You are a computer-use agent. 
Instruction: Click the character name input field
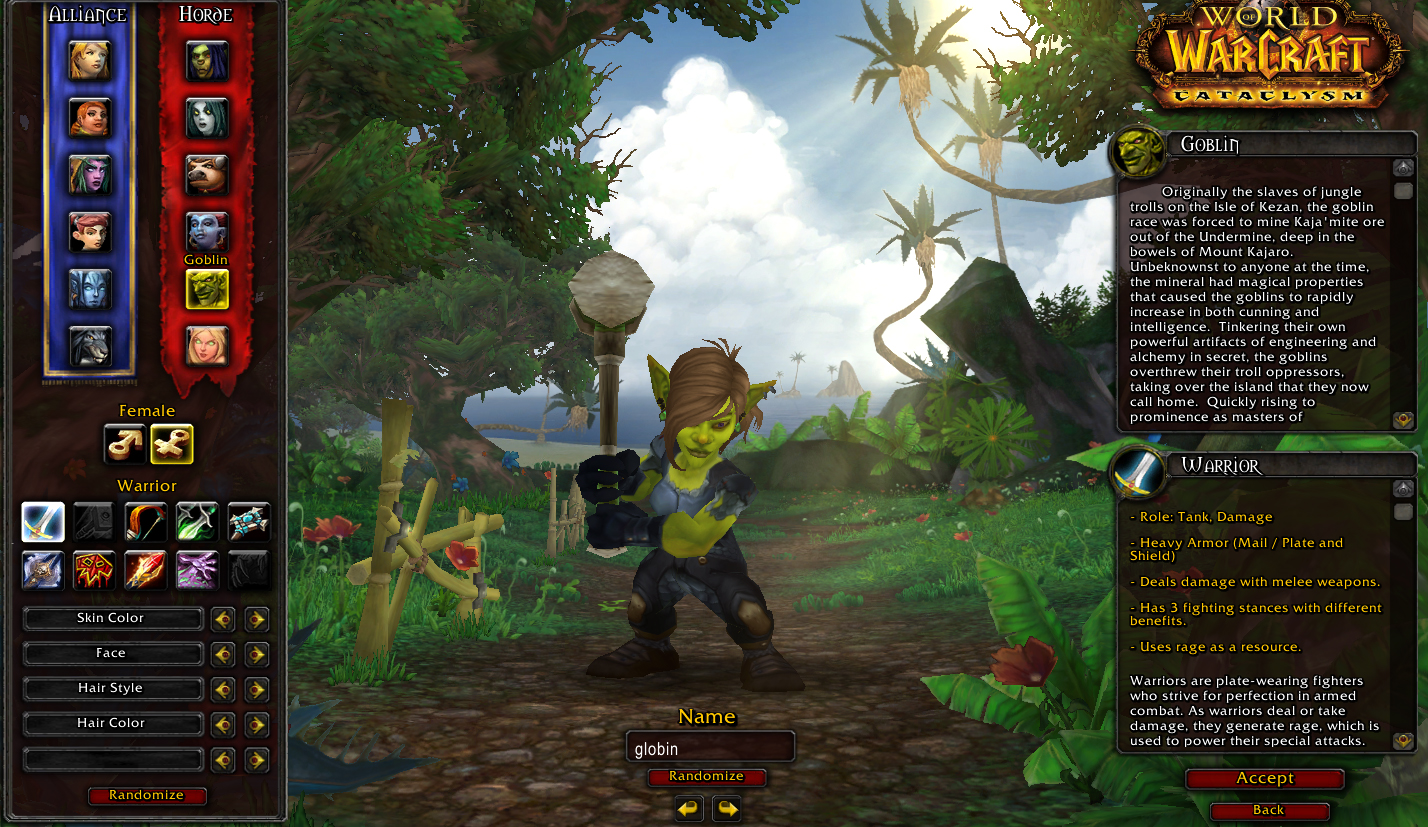tap(710, 747)
